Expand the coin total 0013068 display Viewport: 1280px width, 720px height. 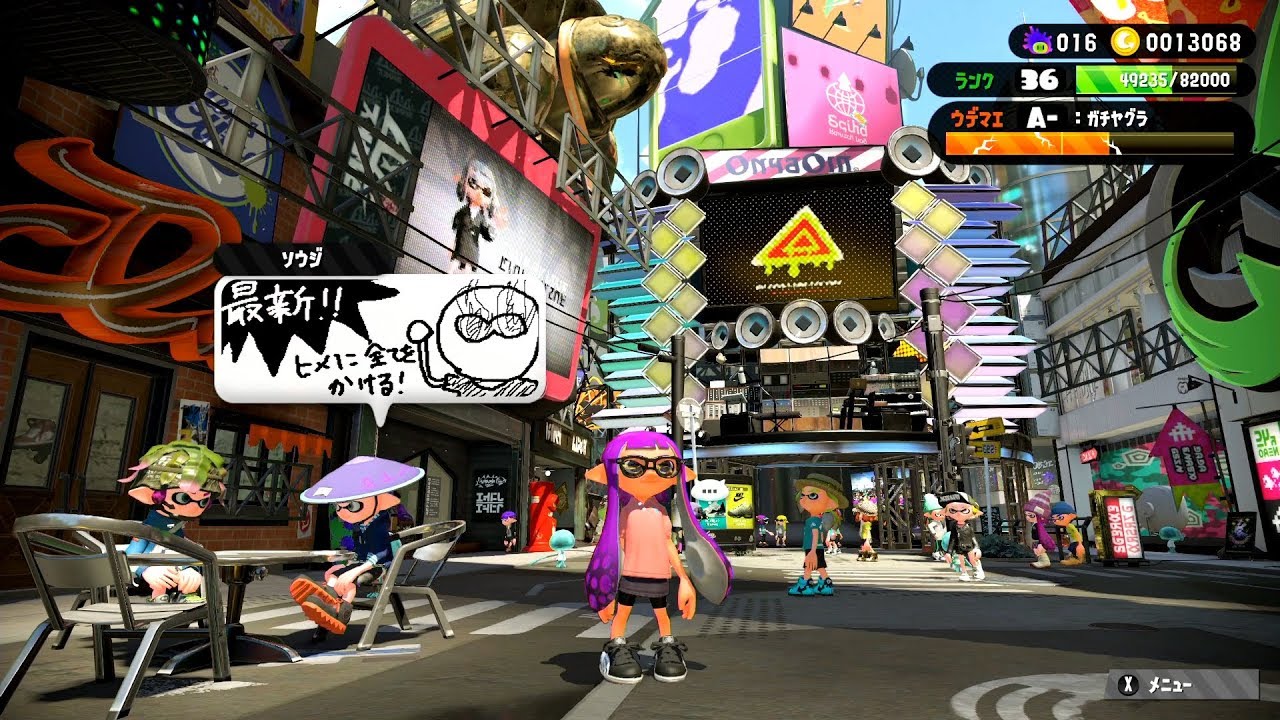pos(1192,44)
